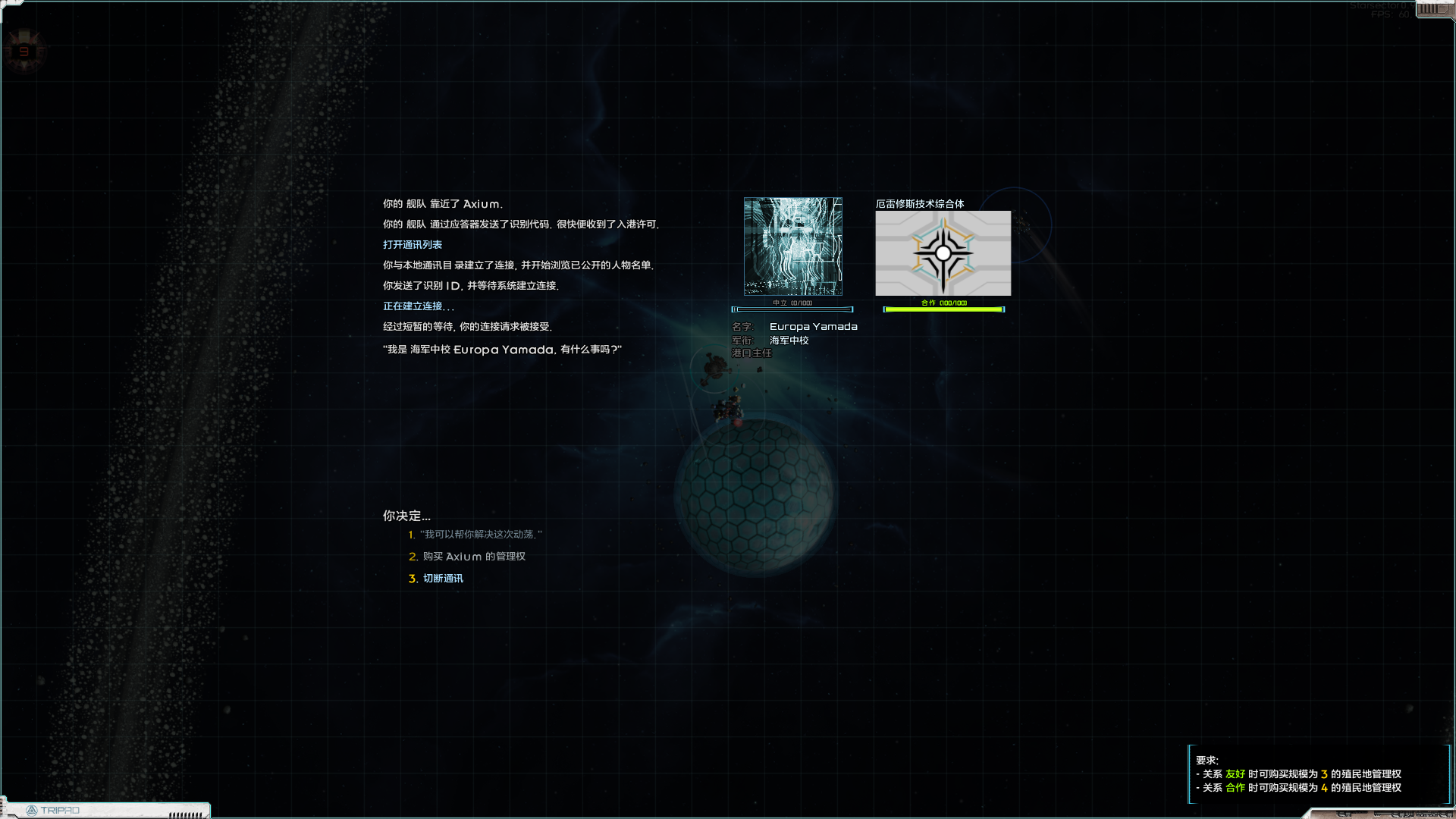The width and height of the screenshot is (1456, 819).
Task: Select option 3 切断通讯 to end the call
Action: point(444,578)
